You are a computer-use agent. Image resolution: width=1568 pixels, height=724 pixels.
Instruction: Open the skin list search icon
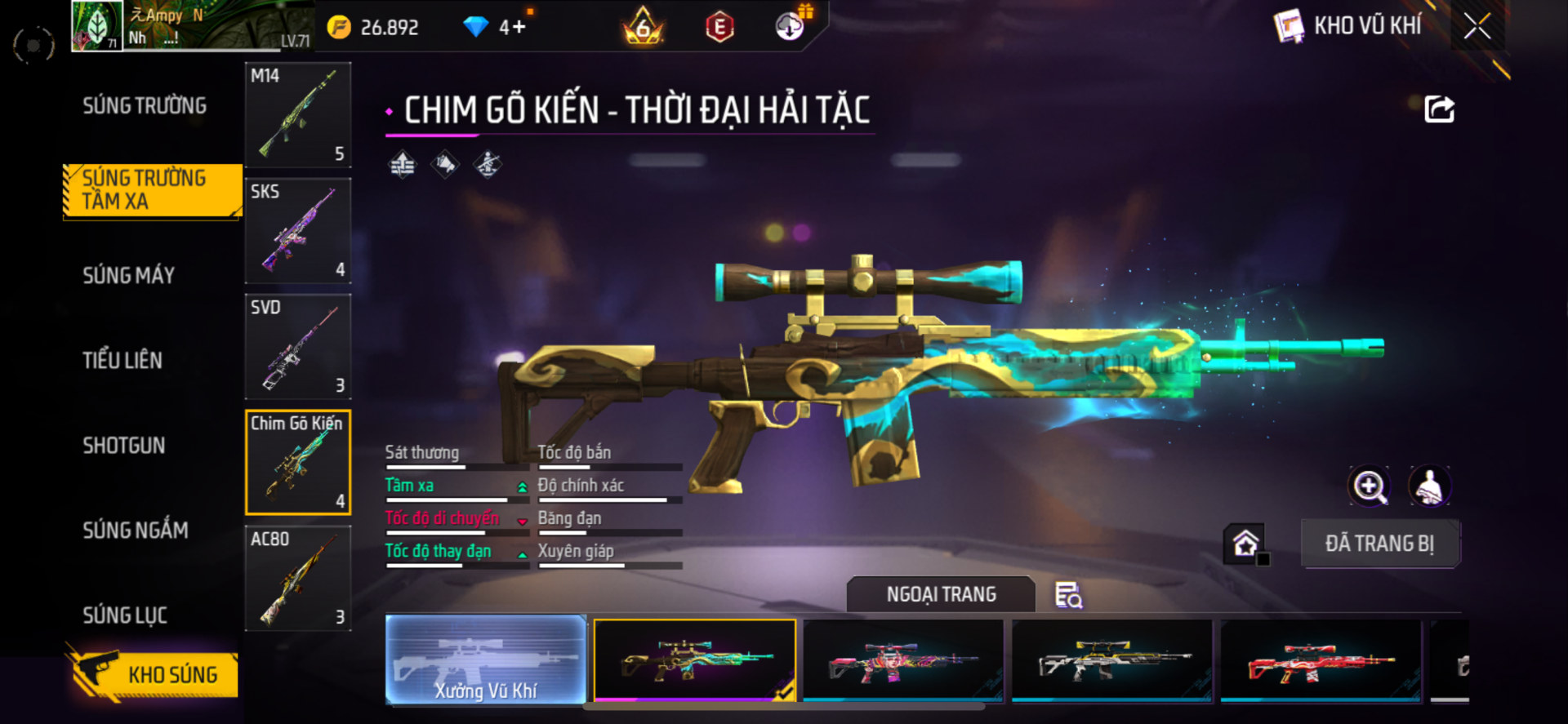pyautogui.click(x=1068, y=595)
